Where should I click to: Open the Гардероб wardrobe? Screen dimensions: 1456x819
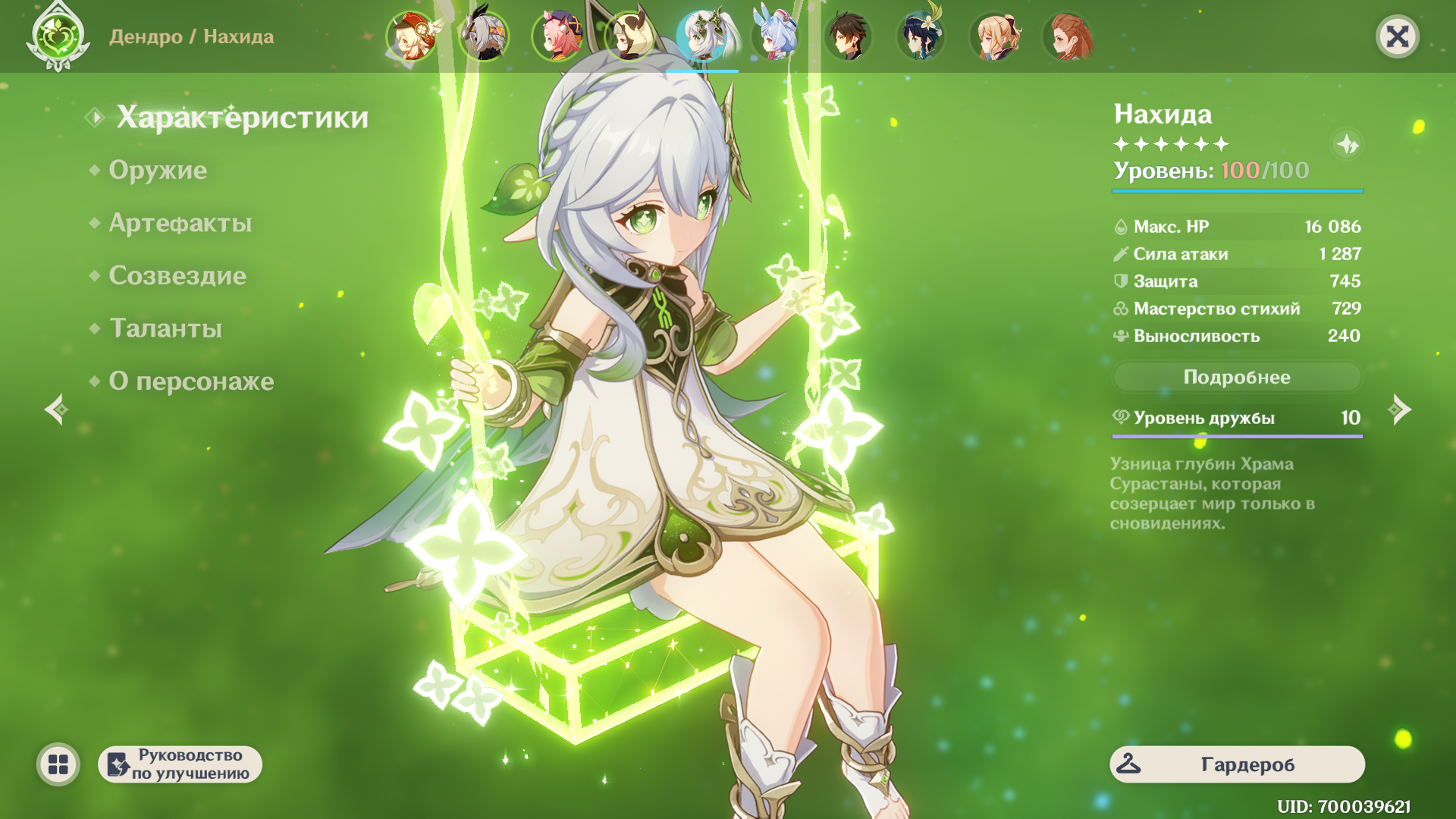tap(1237, 764)
